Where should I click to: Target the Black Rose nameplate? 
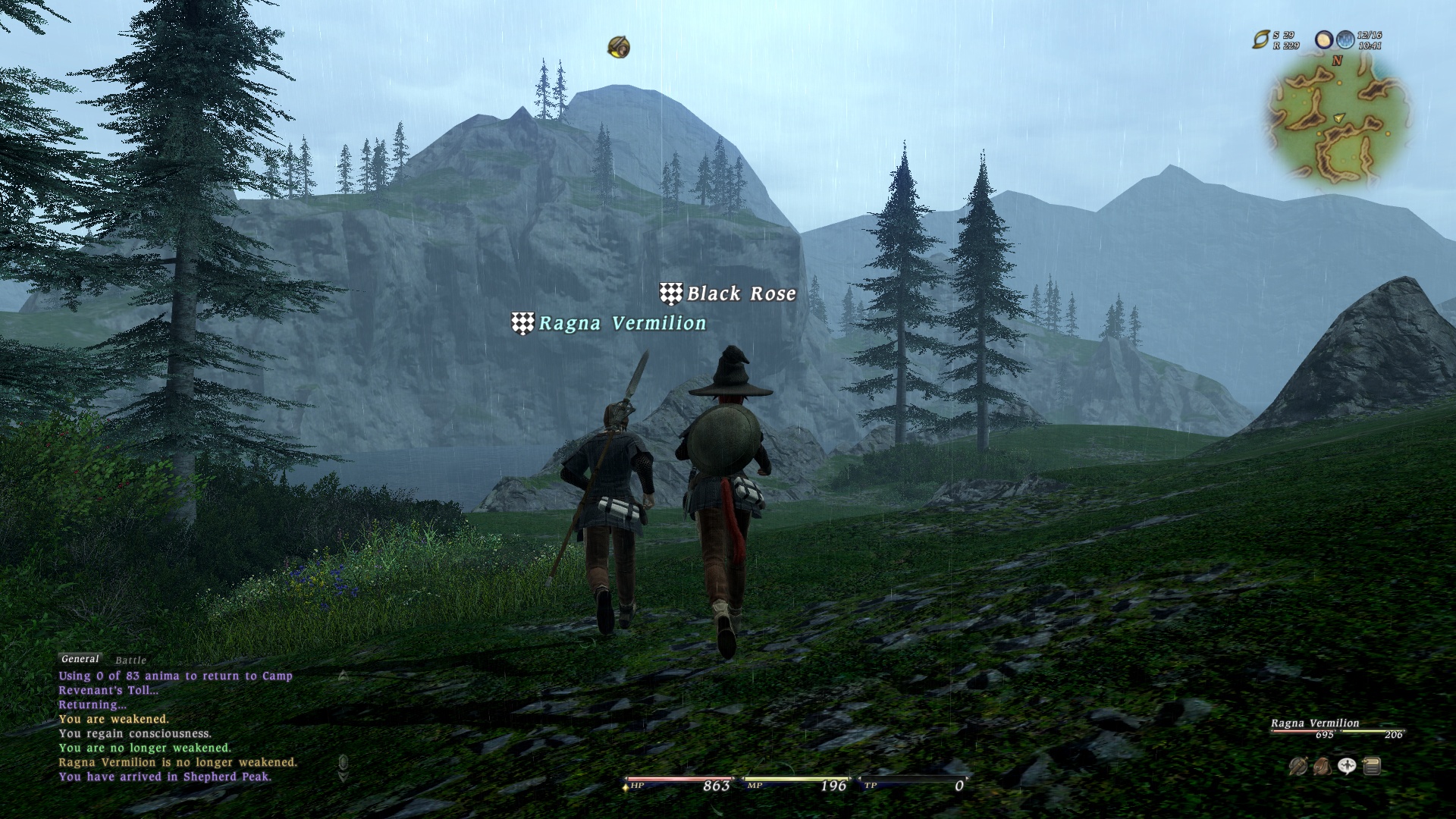740,293
